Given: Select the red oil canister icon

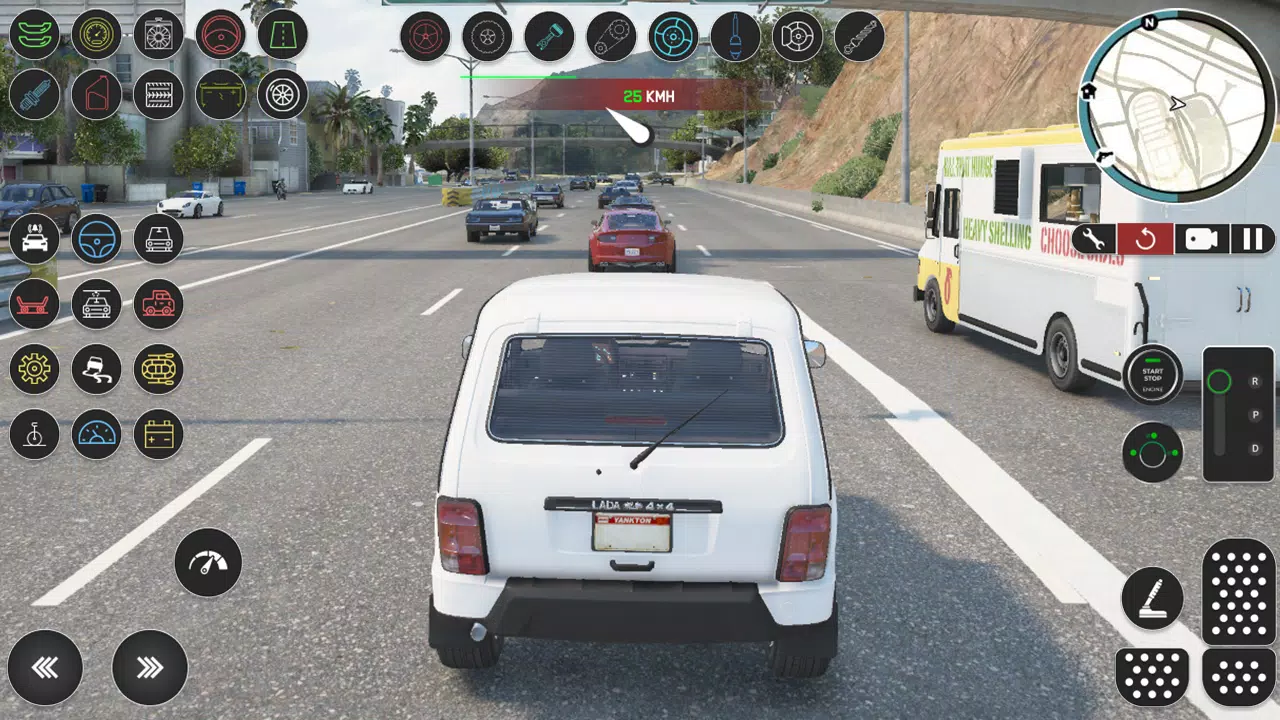Looking at the screenshot, I should click(97, 95).
